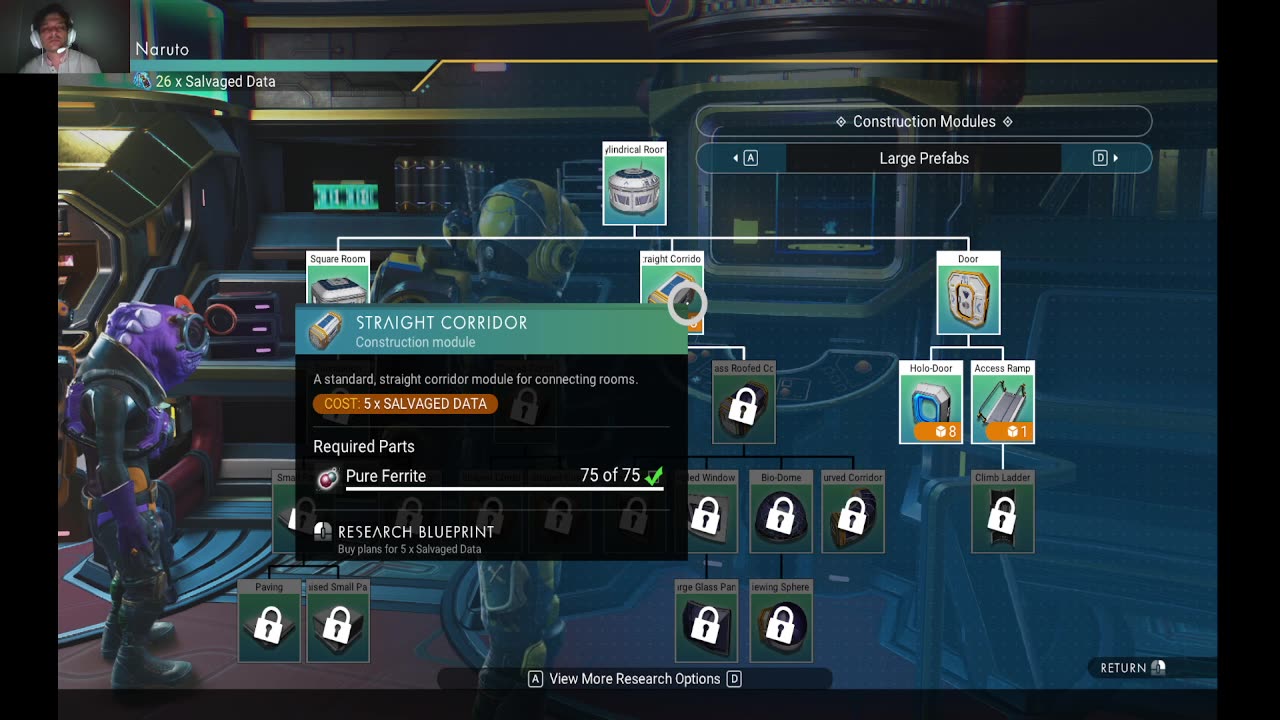Viewport: 1280px width, 720px height.
Task: Select the Cylindrical Room module
Action: point(634,189)
